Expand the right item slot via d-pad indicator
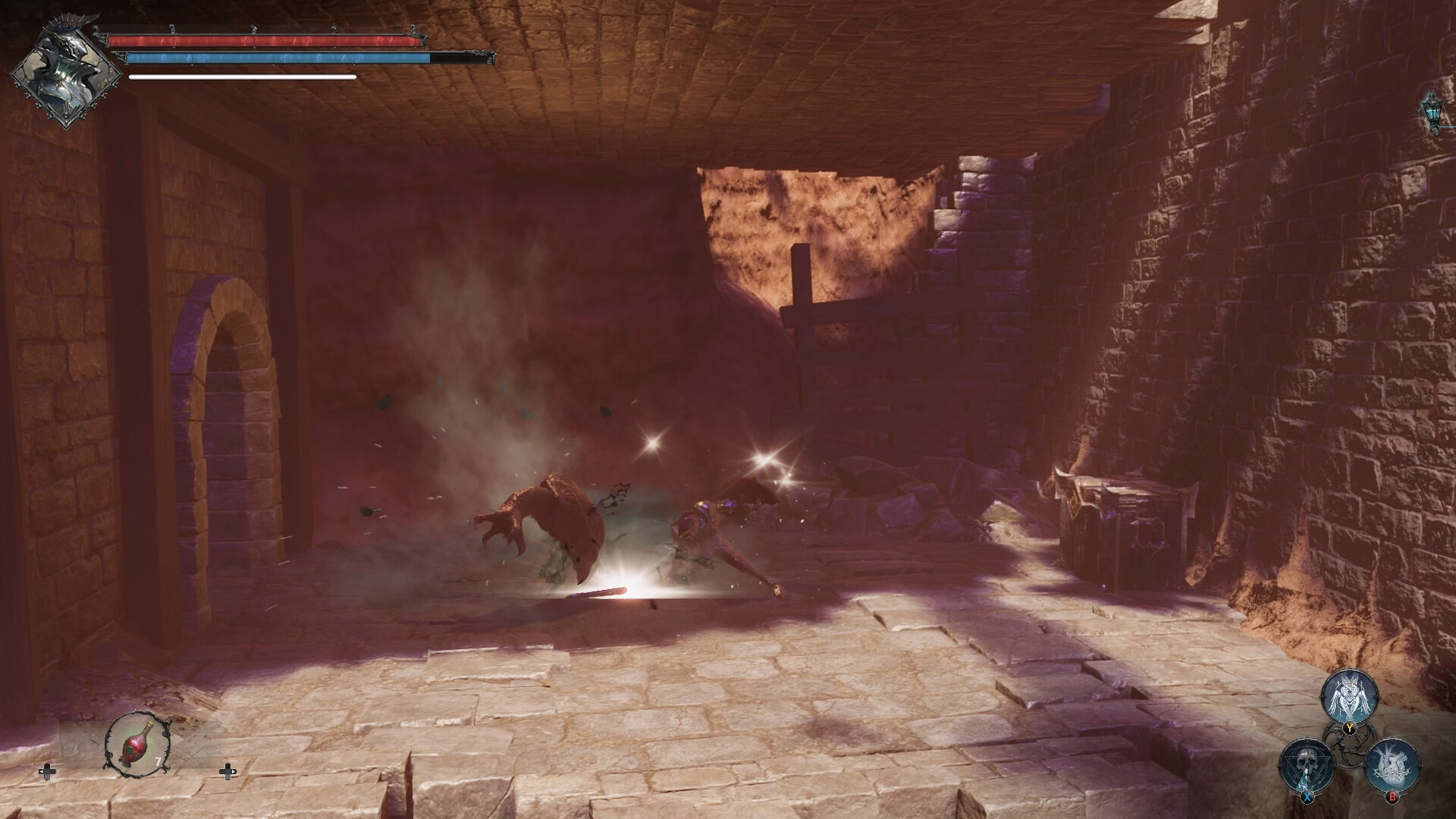 pyautogui.click(x=229, y=772)
